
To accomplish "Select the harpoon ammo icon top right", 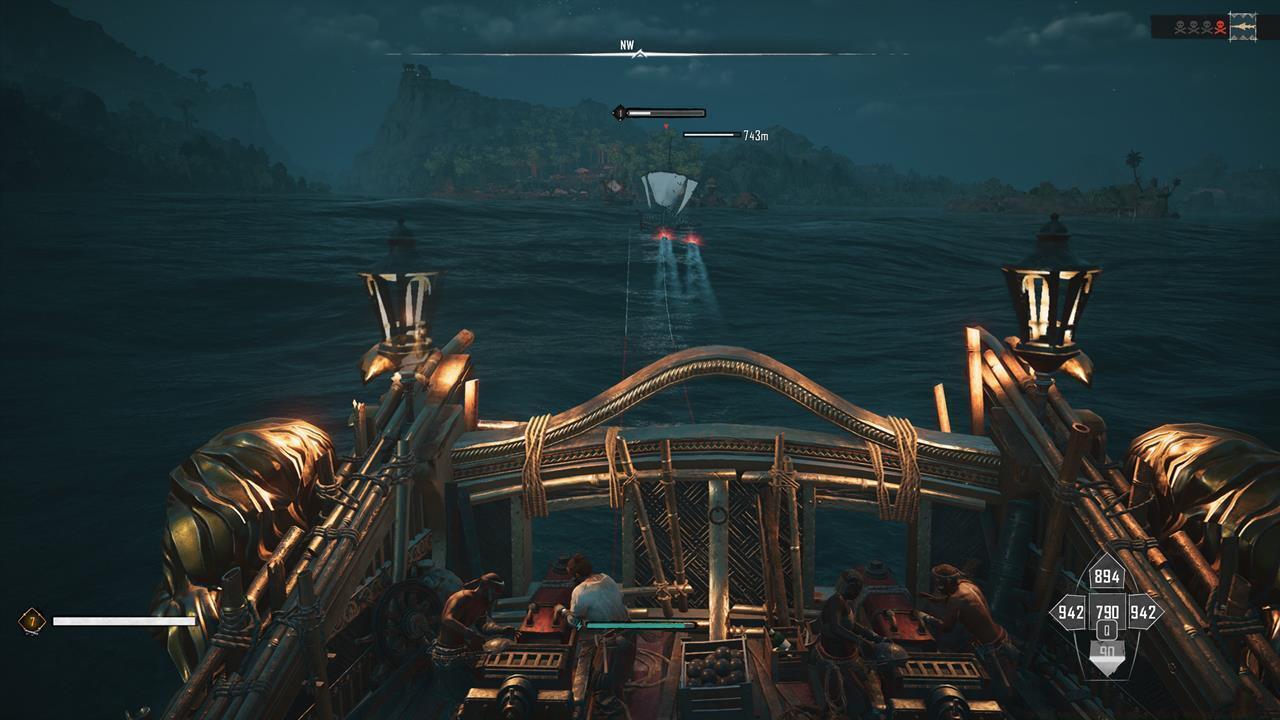I will 1242,26.
